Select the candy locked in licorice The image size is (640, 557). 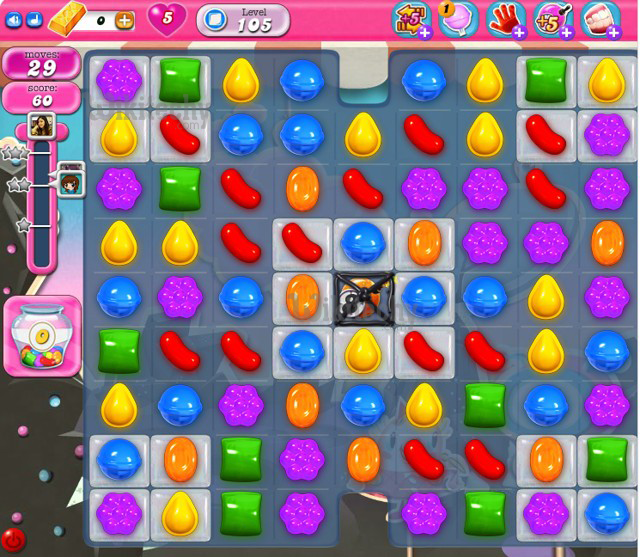(362, 296)
